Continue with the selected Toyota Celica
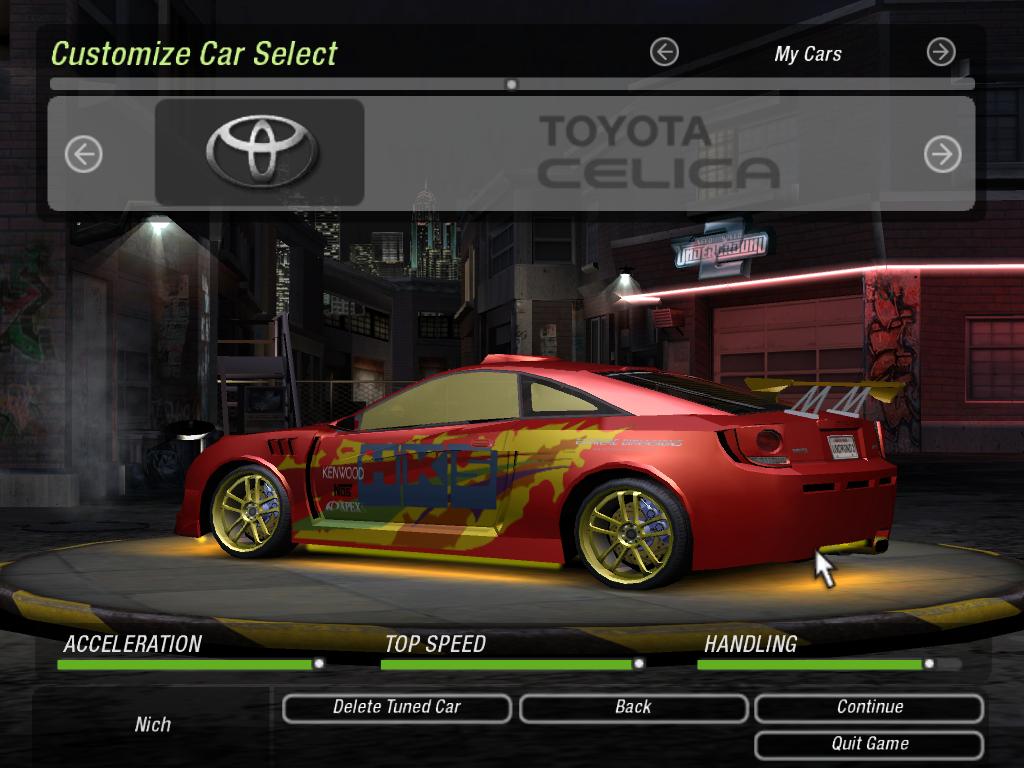Screen dimensions: 1024x768 point(869,708)
